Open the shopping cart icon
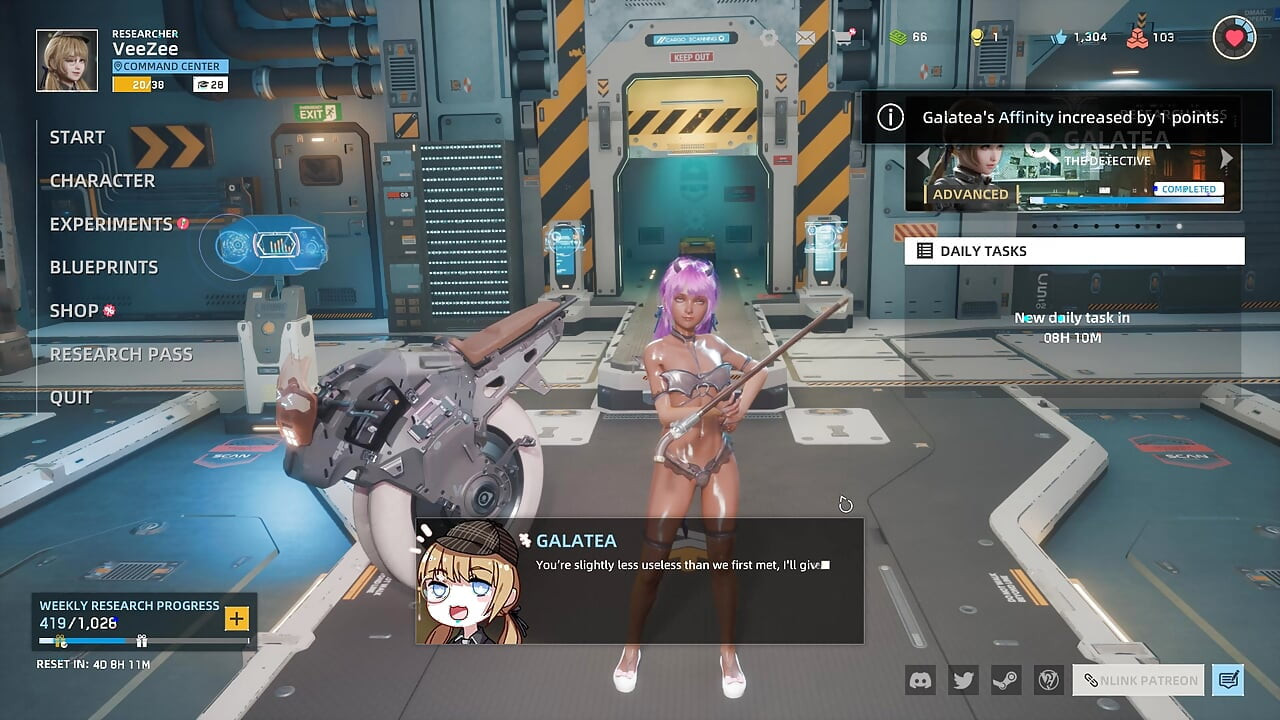The height and width of the screenshot is (720, 1280). click(843, 38)
